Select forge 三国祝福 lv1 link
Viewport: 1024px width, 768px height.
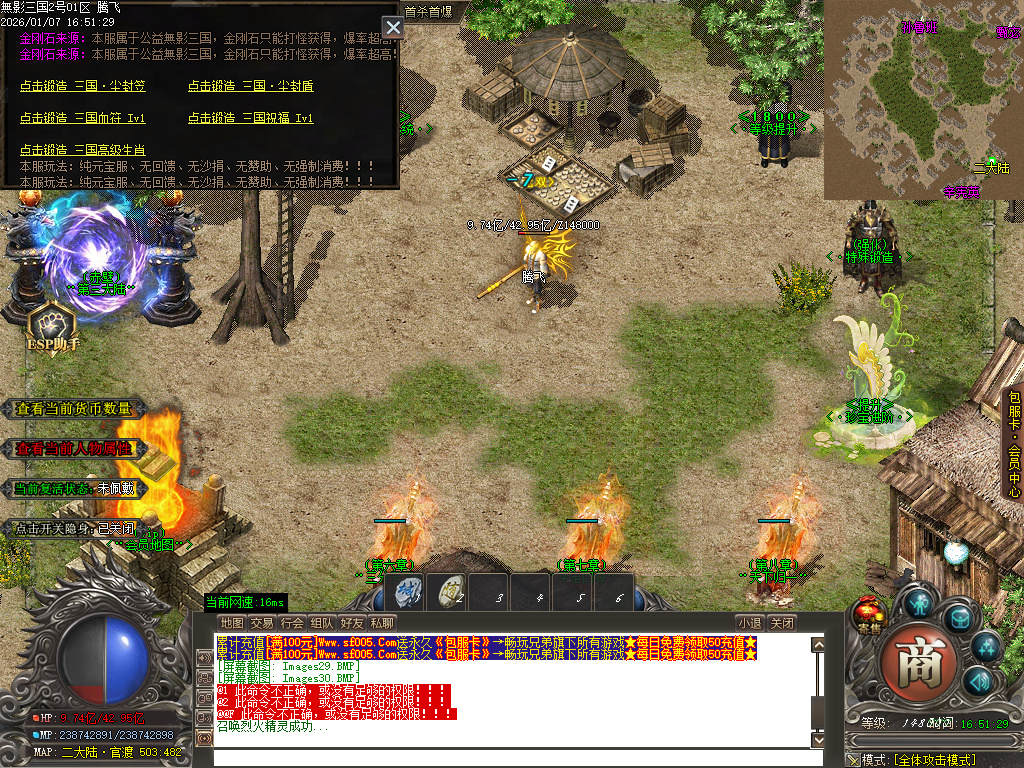point(251,118)
